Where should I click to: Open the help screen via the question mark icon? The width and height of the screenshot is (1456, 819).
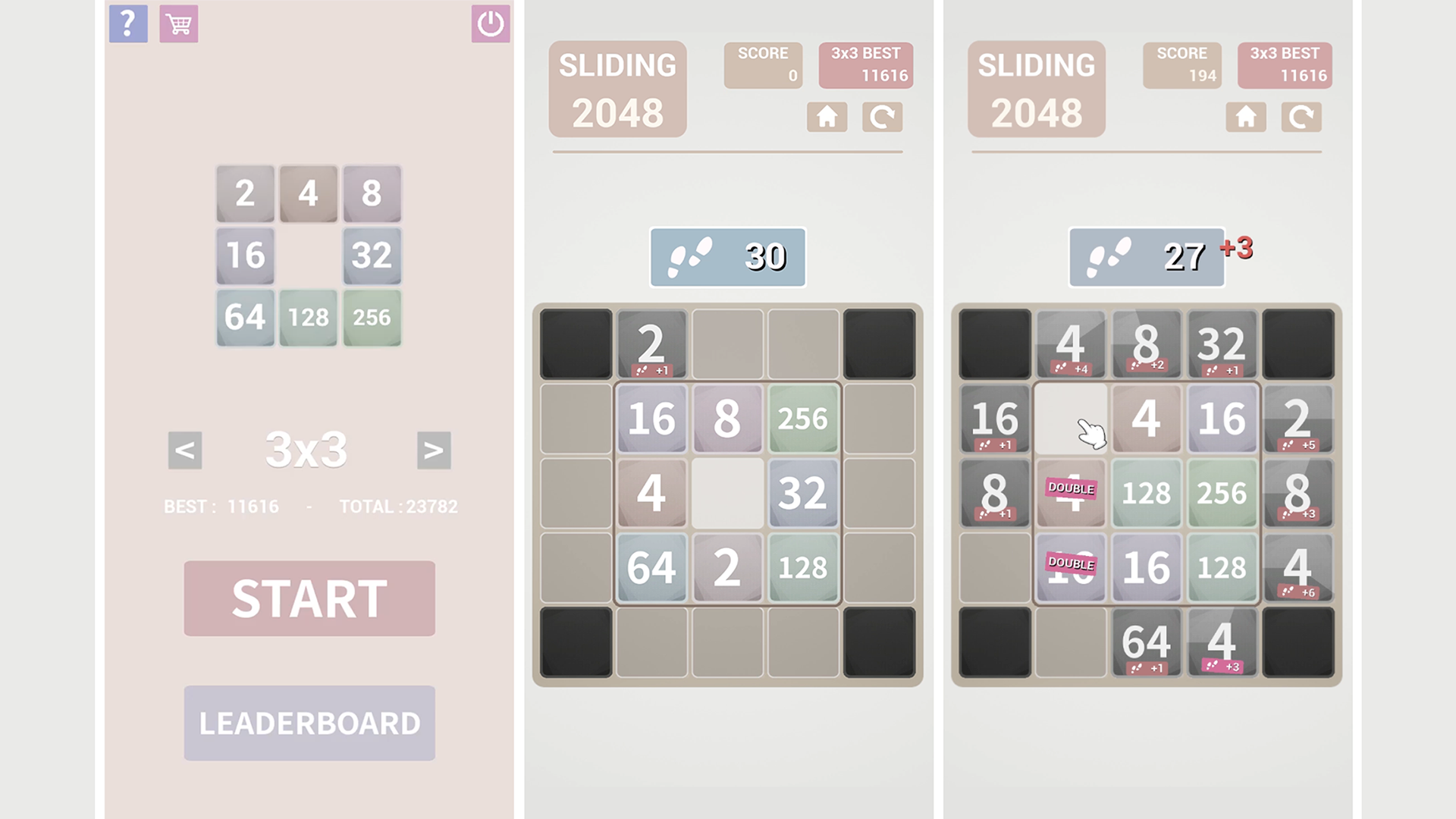coord(127,24)
